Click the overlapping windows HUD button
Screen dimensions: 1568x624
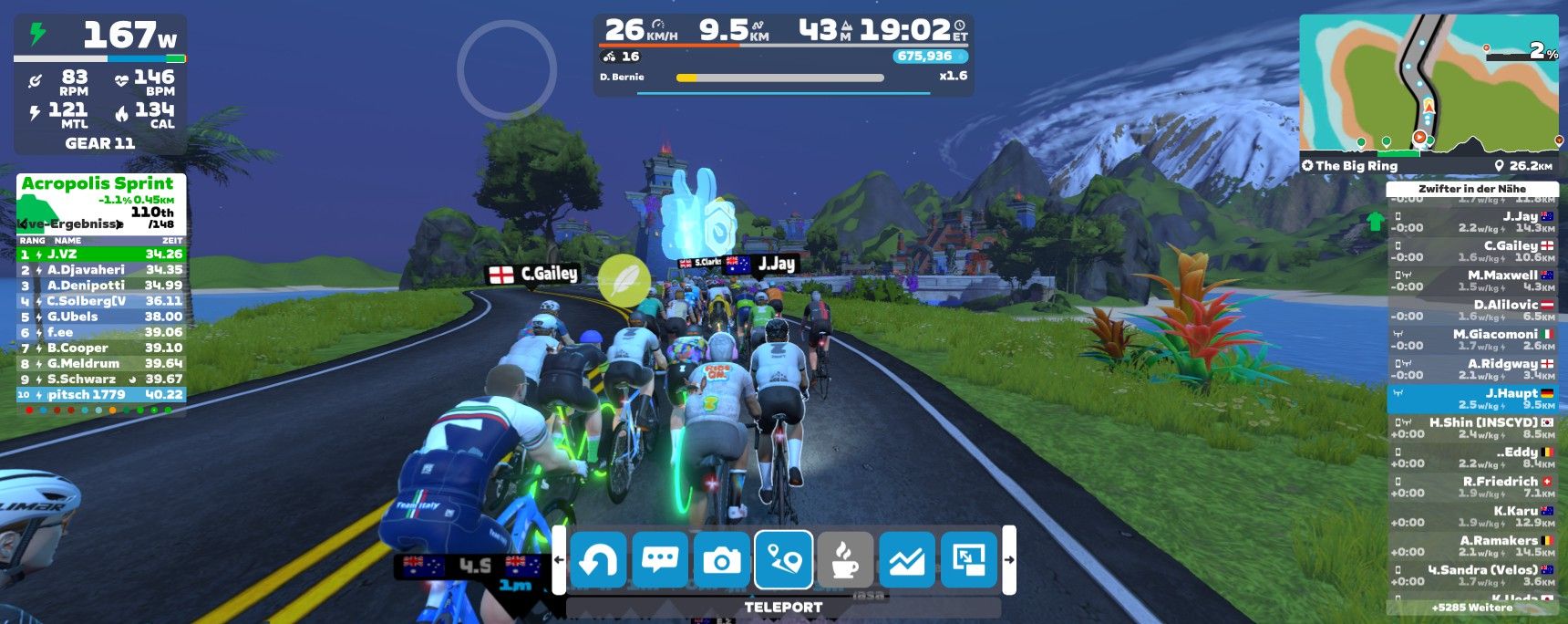click(x=969, y=560)
